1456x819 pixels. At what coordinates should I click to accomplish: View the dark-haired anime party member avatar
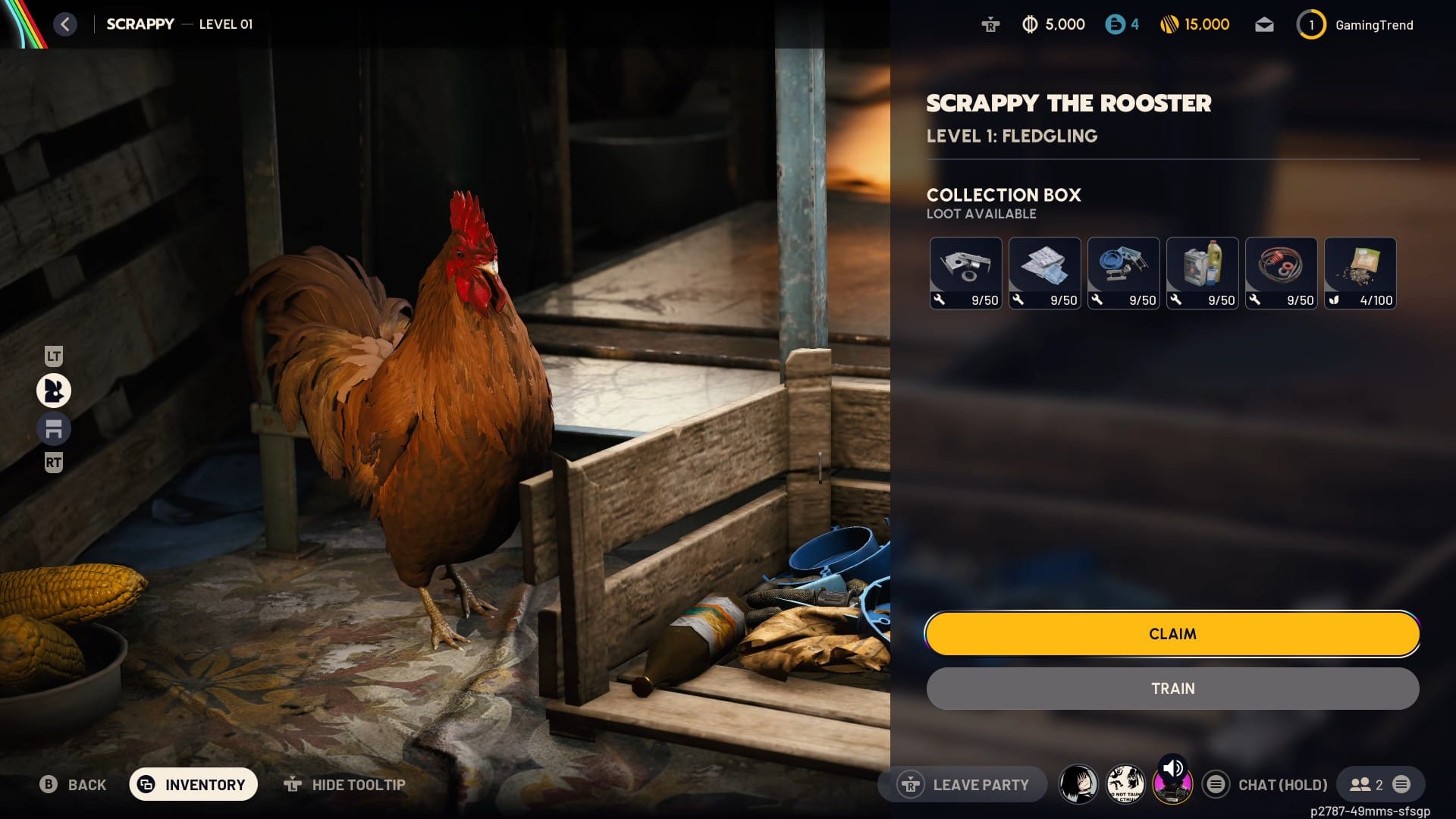[x=1078, y=785]
